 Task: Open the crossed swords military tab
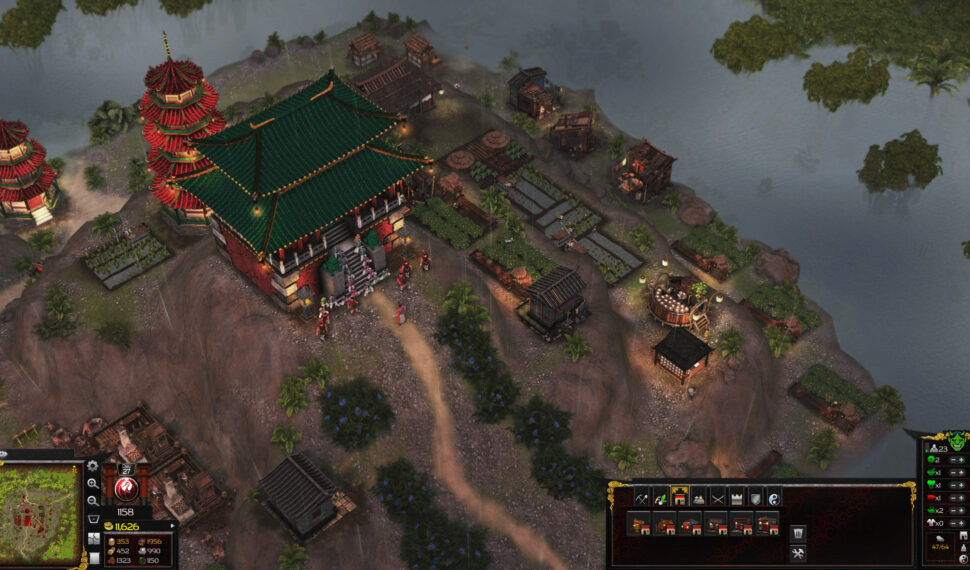[718, 496]
